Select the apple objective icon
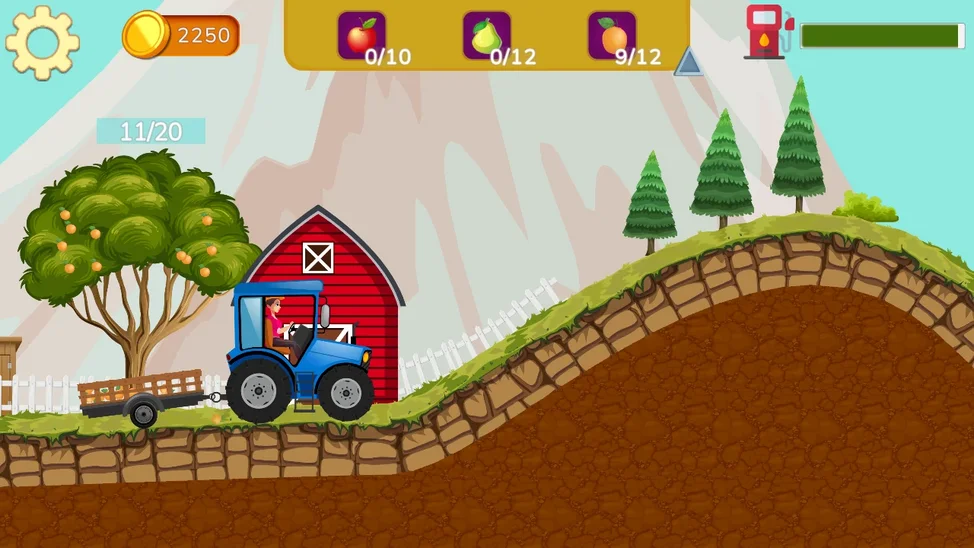This screenshot has width=974, height=548. click(361, 36)
